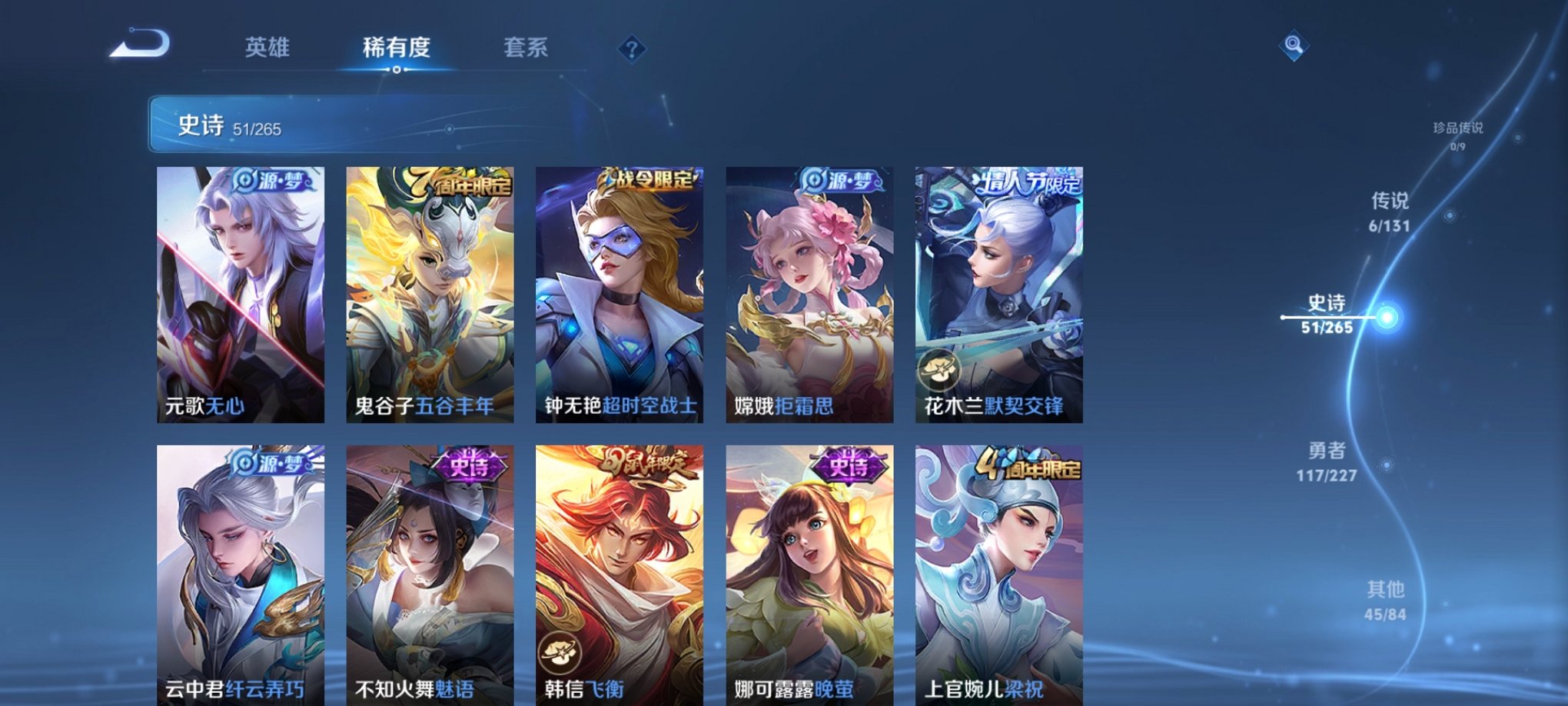Switch to the 英雄 tab
The image size is (1568, 706).
(268, 48)
